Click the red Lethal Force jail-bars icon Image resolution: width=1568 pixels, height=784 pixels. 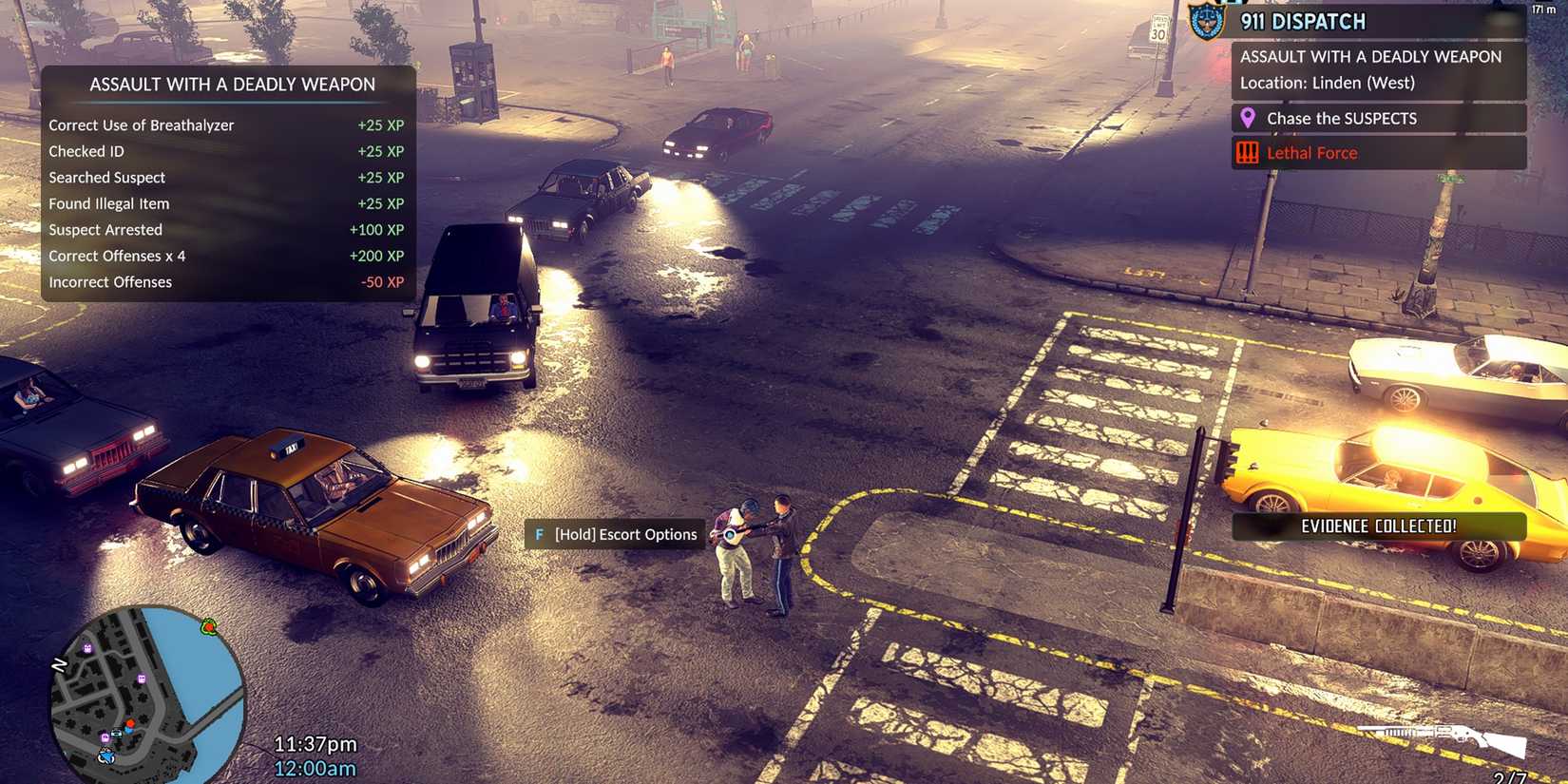1248,152
